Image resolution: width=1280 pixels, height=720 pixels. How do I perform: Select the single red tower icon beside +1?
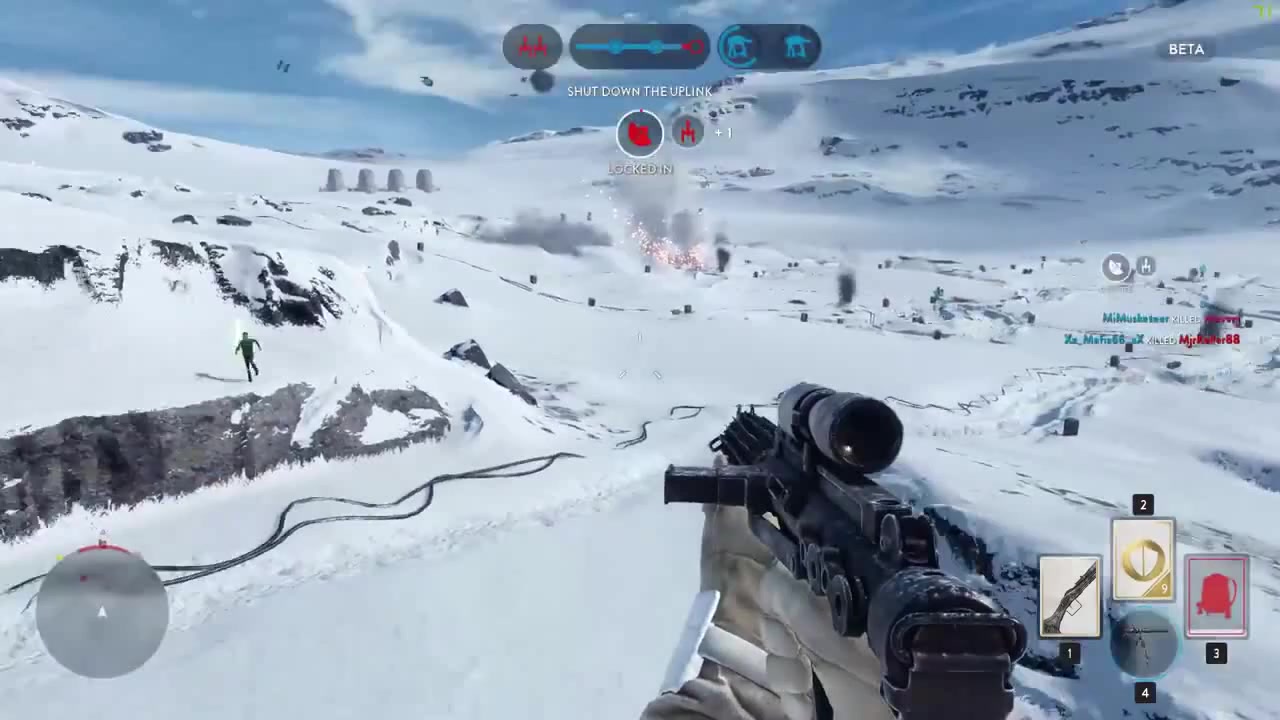pyautogui.click(x=687, y=131)
